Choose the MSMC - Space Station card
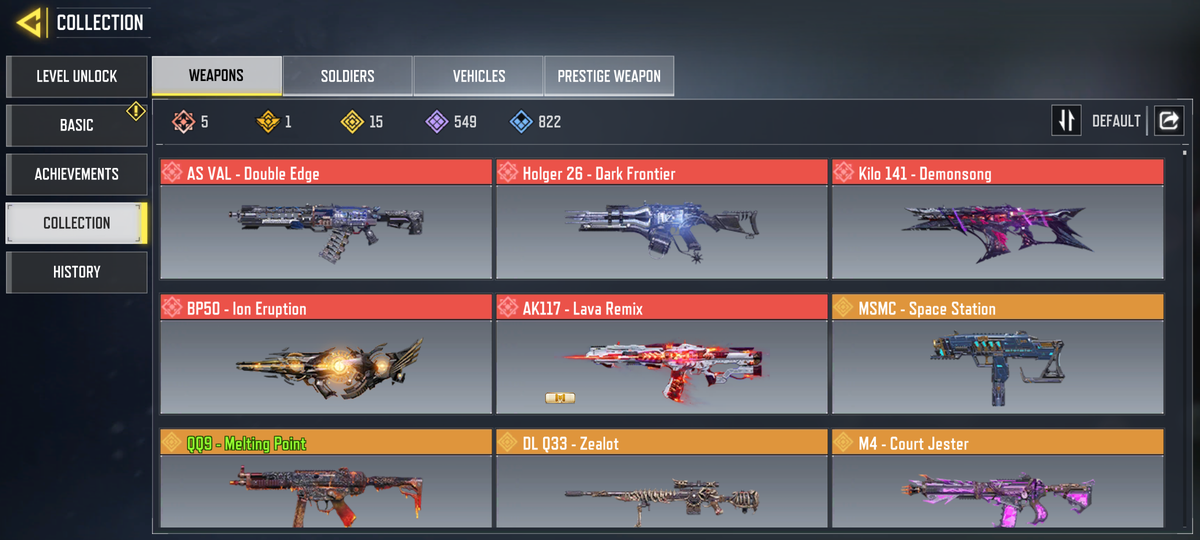 [997, 354]
